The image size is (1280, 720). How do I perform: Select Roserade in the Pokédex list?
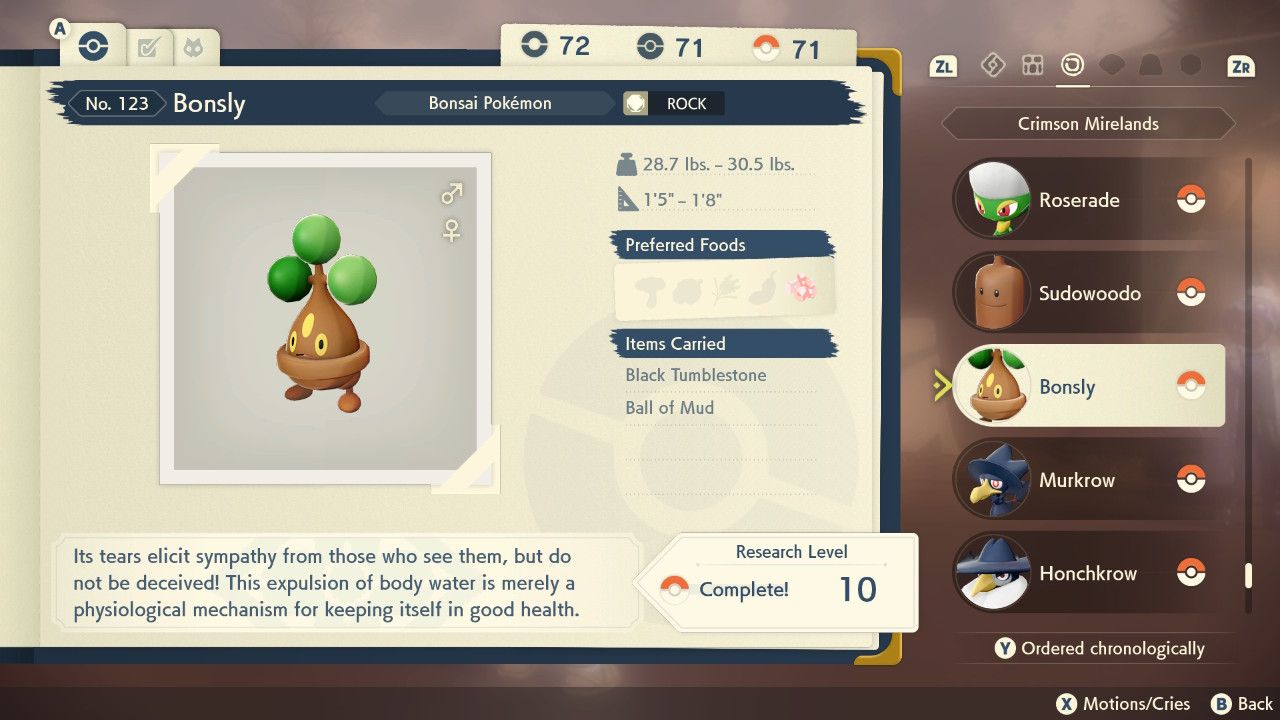pos(1088,200)
